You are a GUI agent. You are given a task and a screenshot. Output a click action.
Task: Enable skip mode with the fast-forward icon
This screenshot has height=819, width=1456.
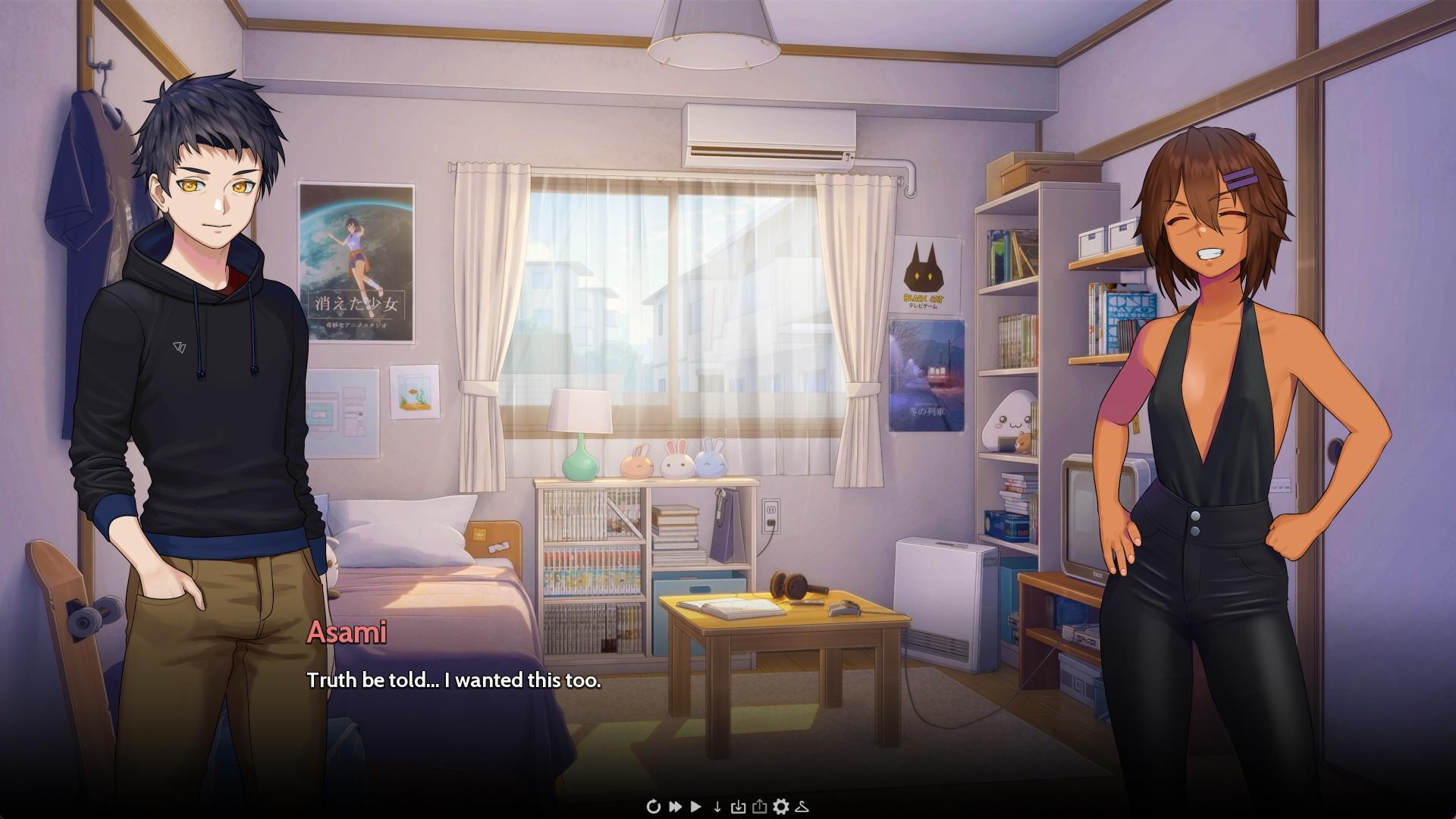pyautogui.click(x=676, y=806)
